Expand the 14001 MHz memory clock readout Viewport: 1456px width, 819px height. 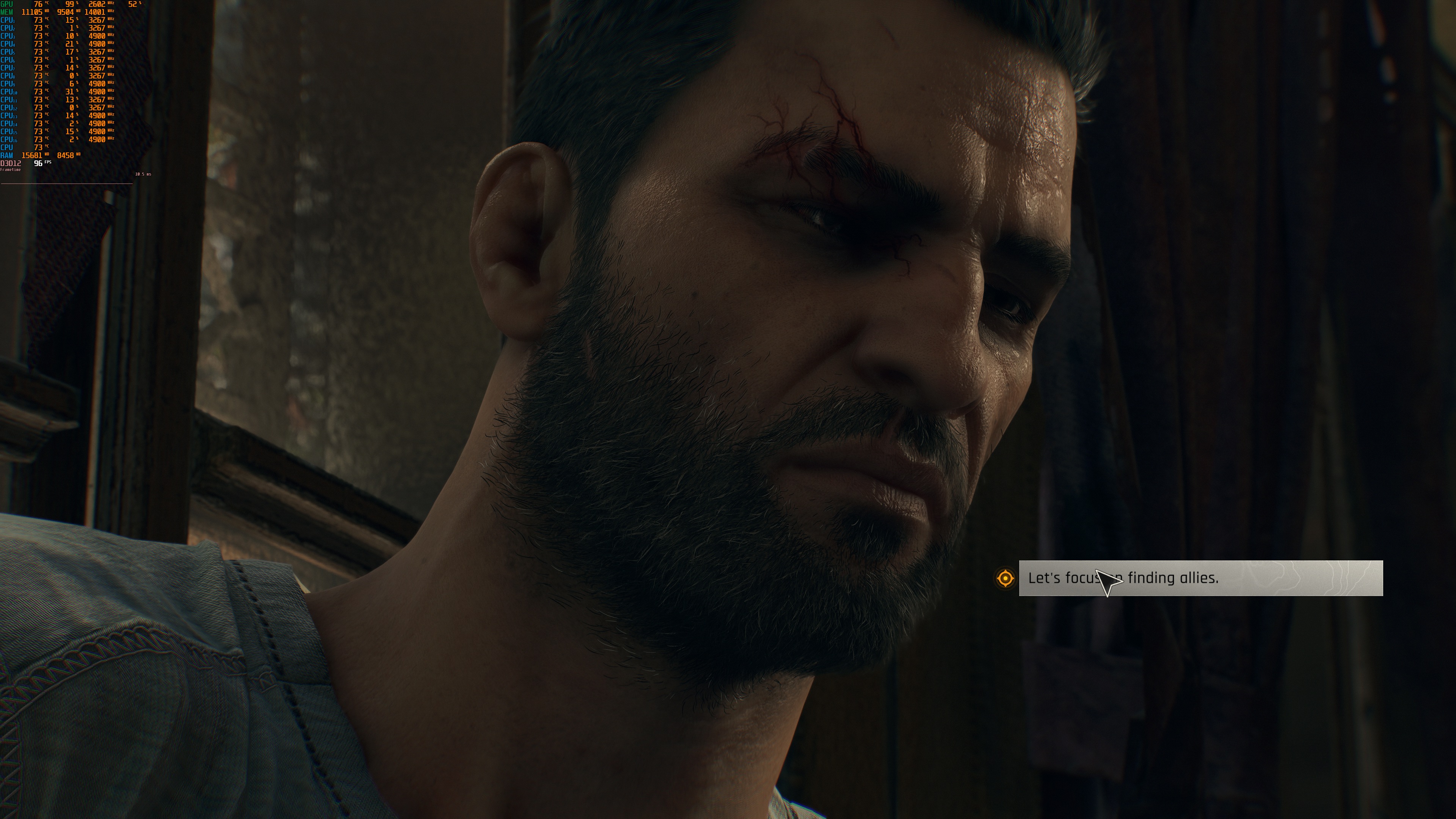95,13
